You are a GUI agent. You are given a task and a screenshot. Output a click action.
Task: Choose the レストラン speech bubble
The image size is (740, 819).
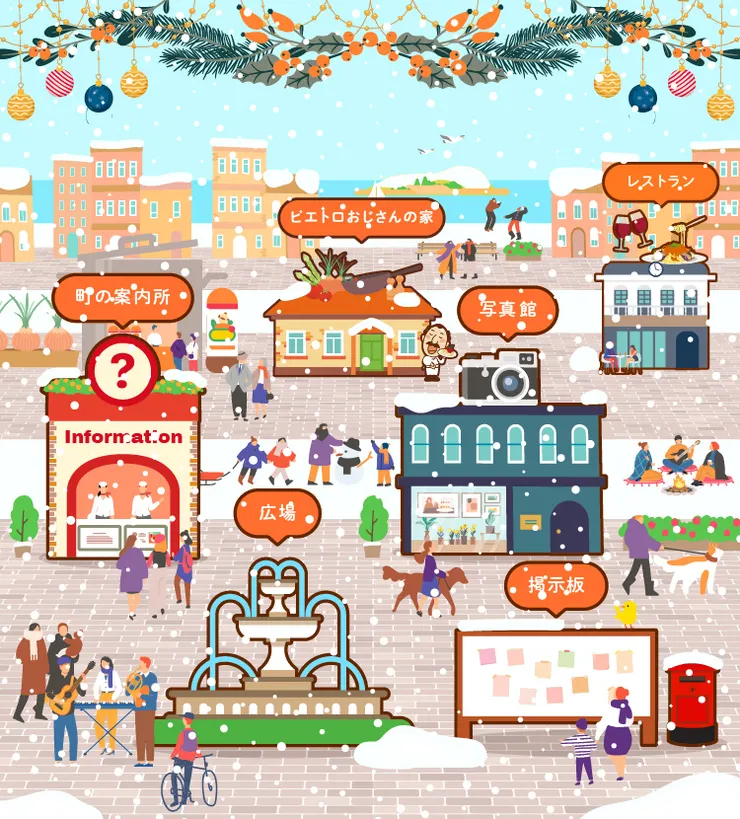(x=660, y=183)
